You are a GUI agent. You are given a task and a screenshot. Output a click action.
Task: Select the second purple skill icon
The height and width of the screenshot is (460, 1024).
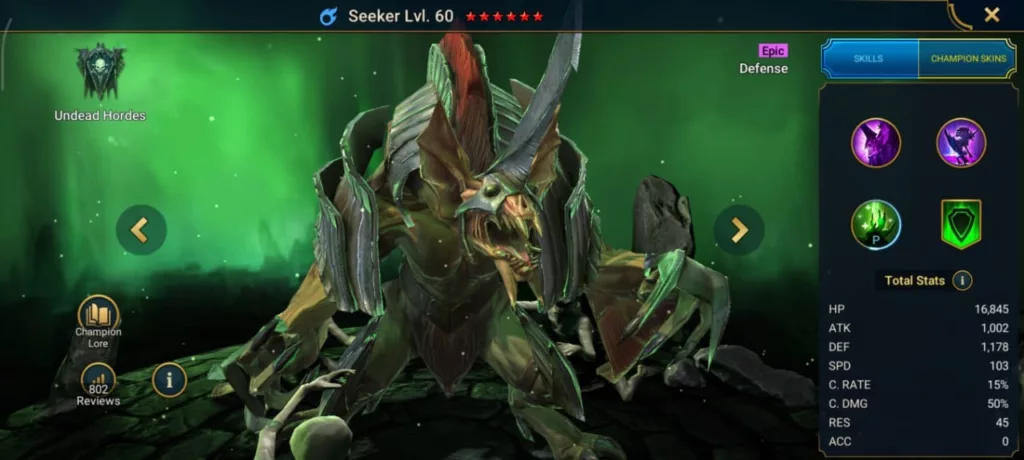(961, 143)
